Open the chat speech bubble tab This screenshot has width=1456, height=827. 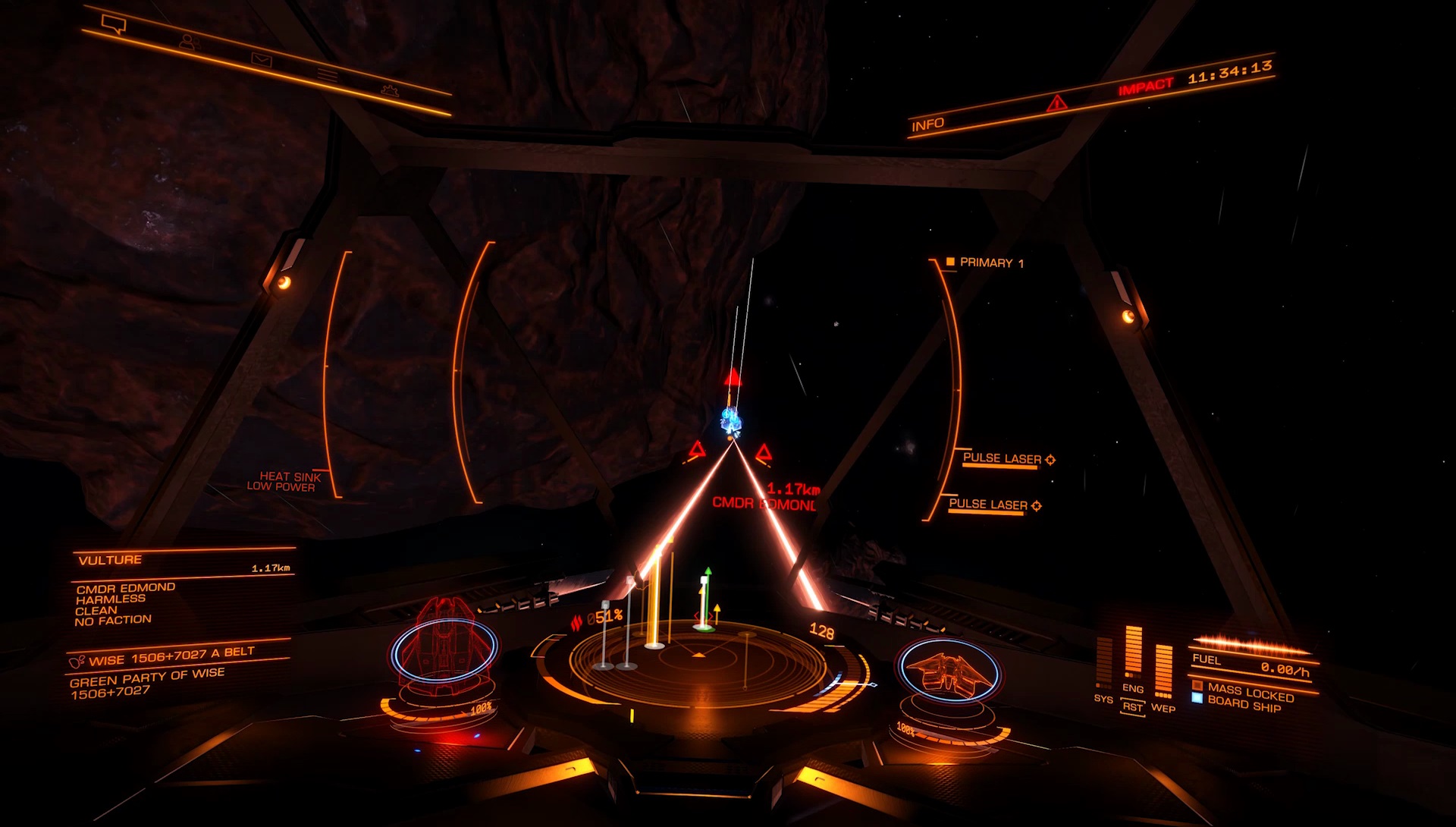[x=115, y=25]
